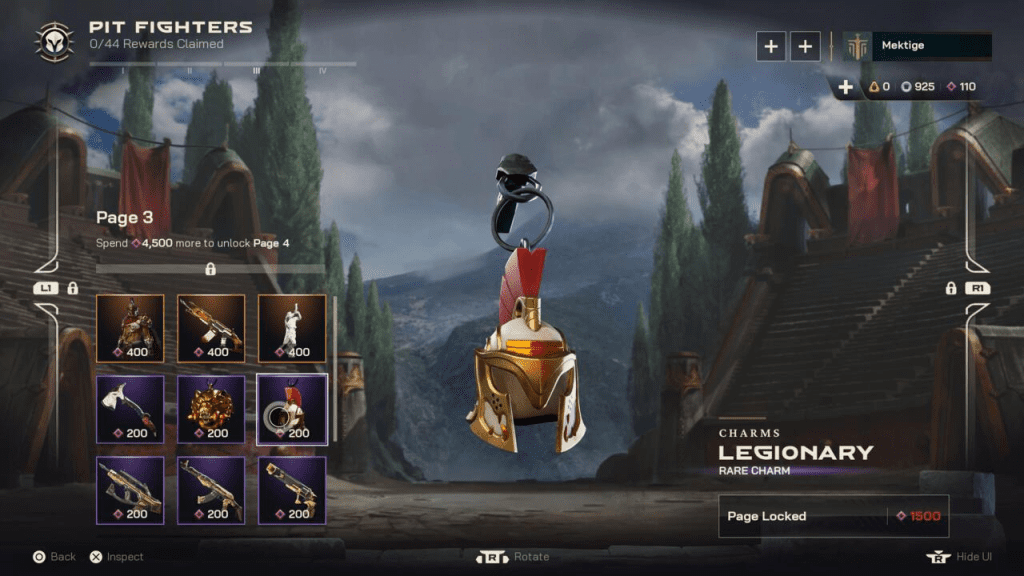This screenshot has height=576, width=1024.
Task: Add currency with the plus beside balances
Action: tap(845, 87)
